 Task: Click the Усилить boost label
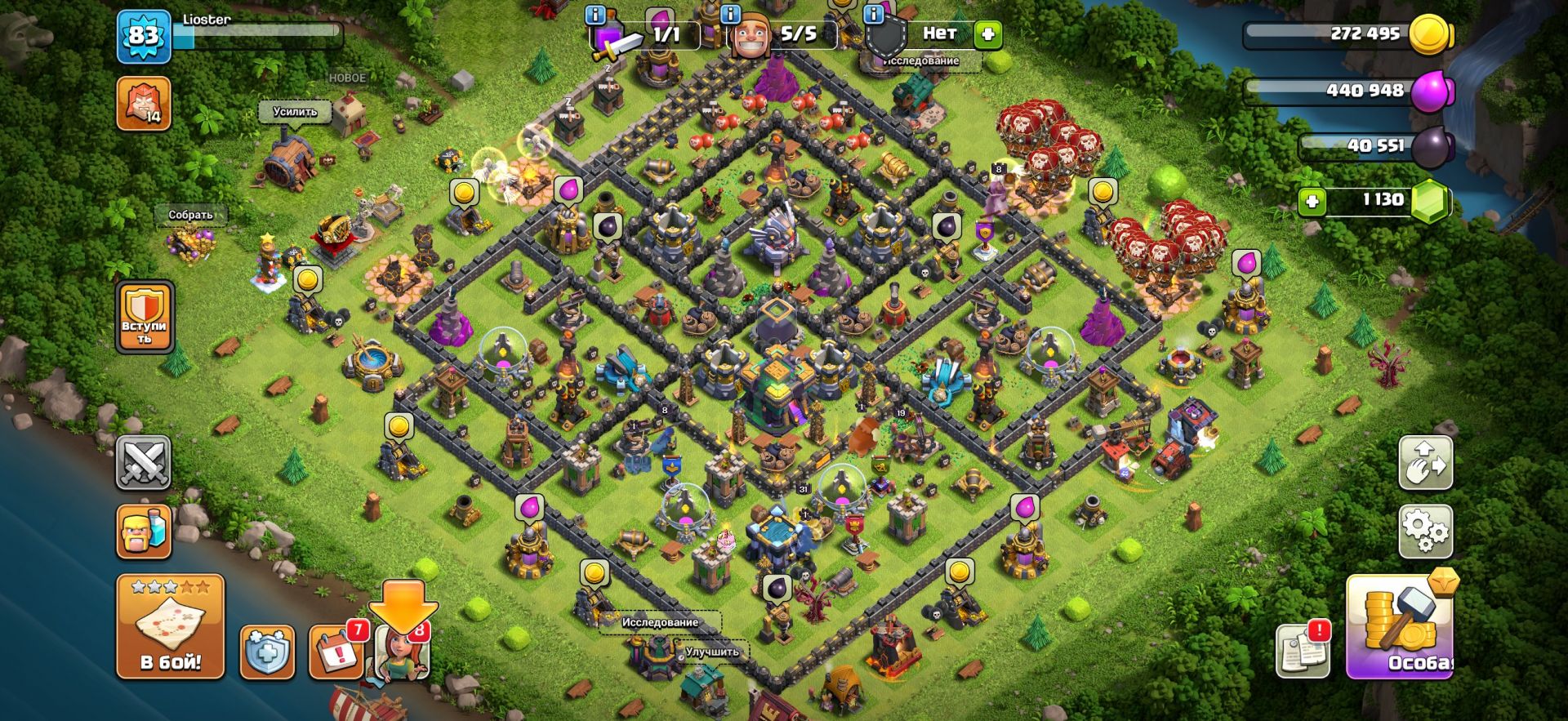295,111
